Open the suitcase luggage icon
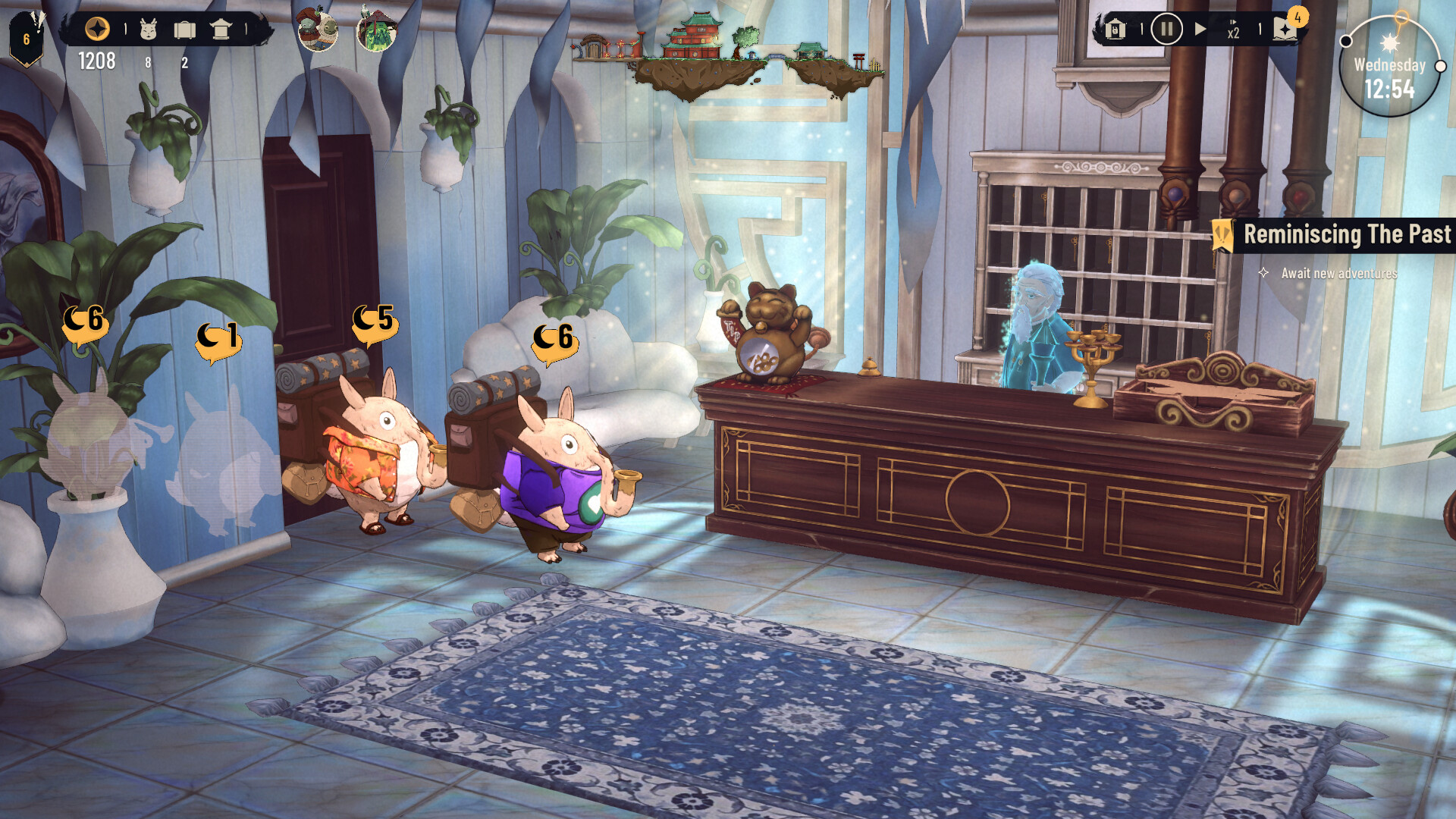 (x=184, y=30)
